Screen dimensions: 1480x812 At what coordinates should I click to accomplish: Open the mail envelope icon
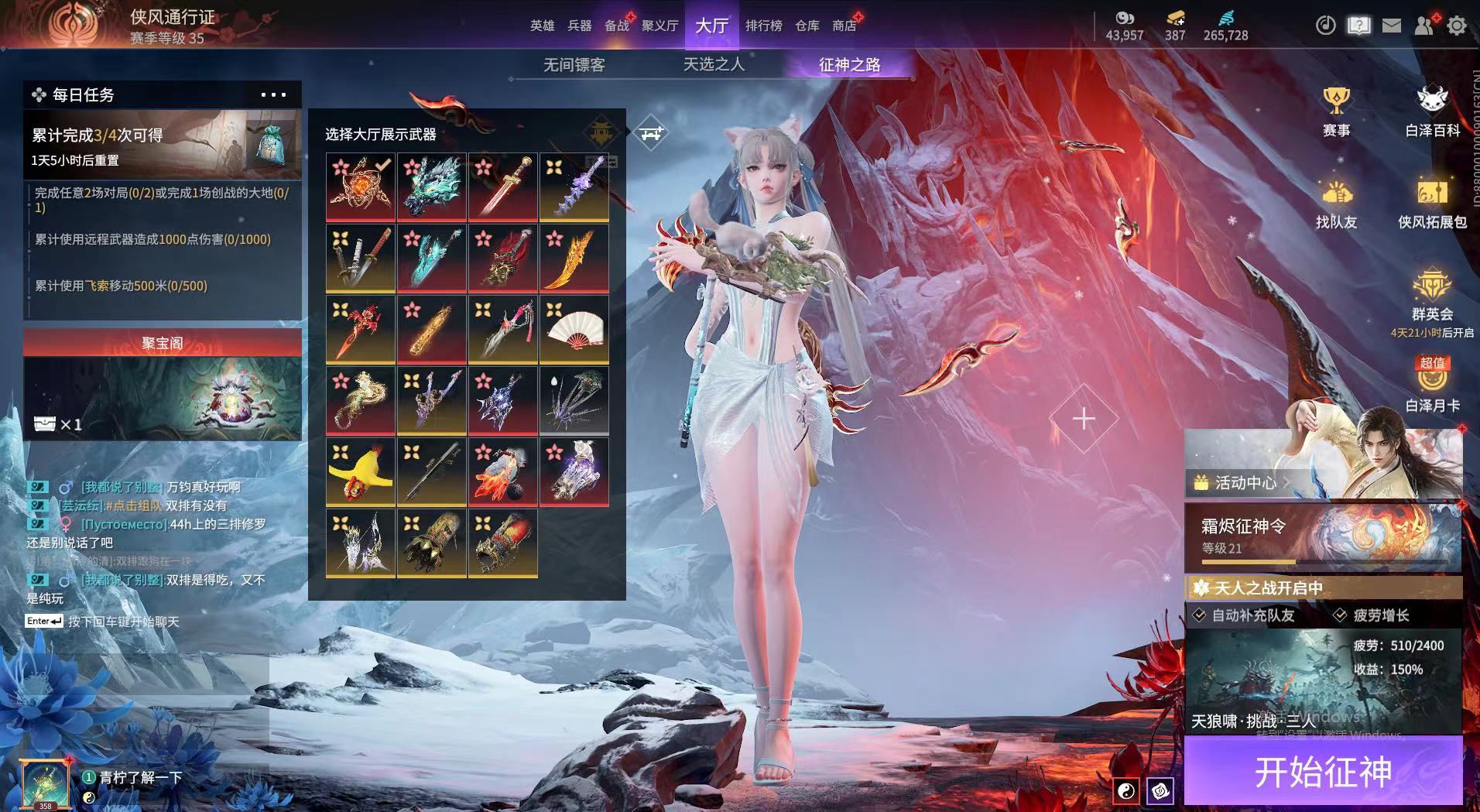point(1392,26)
